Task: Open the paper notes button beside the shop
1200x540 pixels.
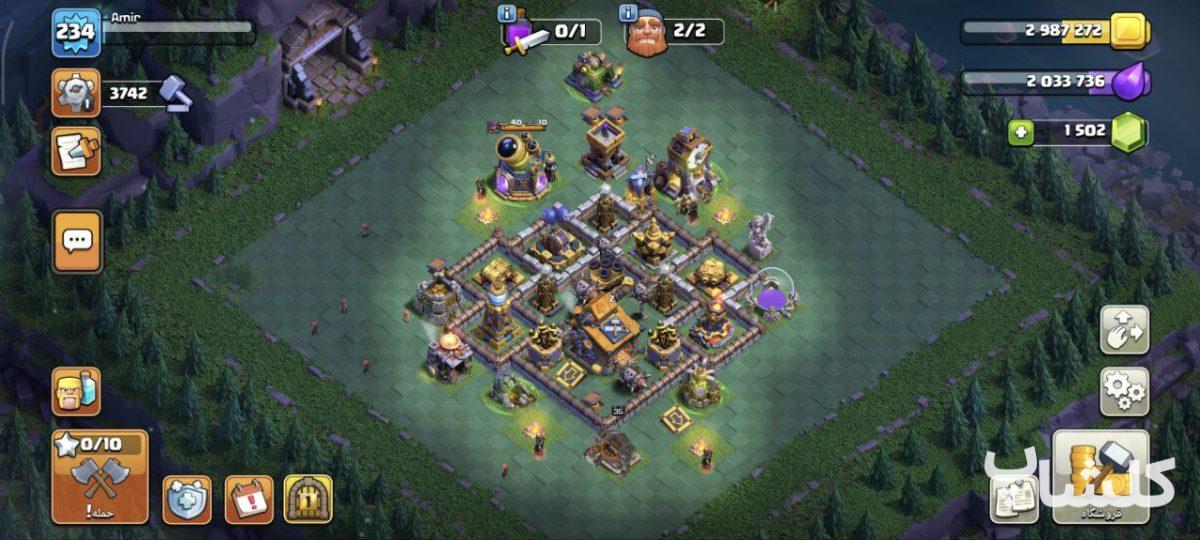Action: click(1014, 498)
